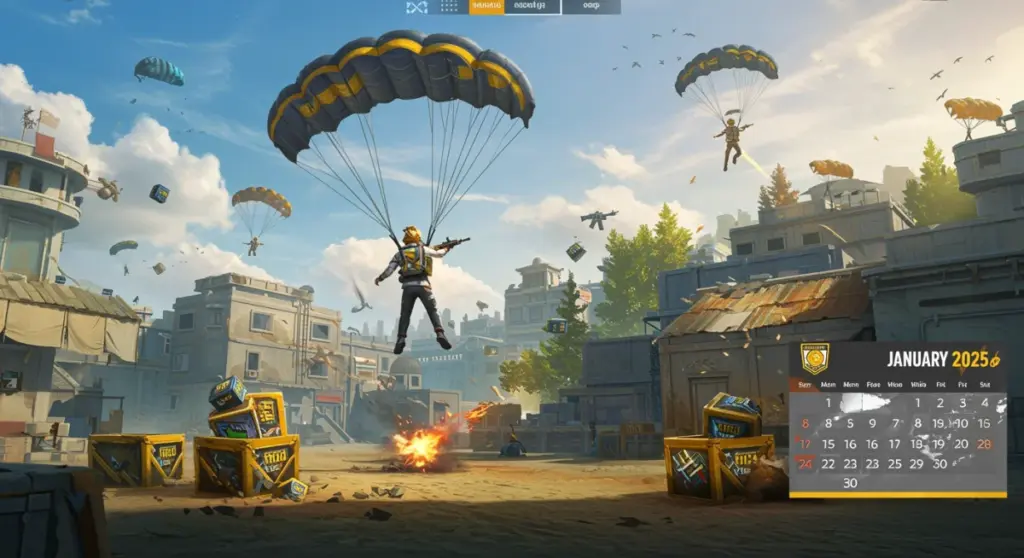Screen dimensions: 1024x558
Task: Click the yellow shield emblem on the calendar
Action: pyautogui.click(x=815, y=359)
